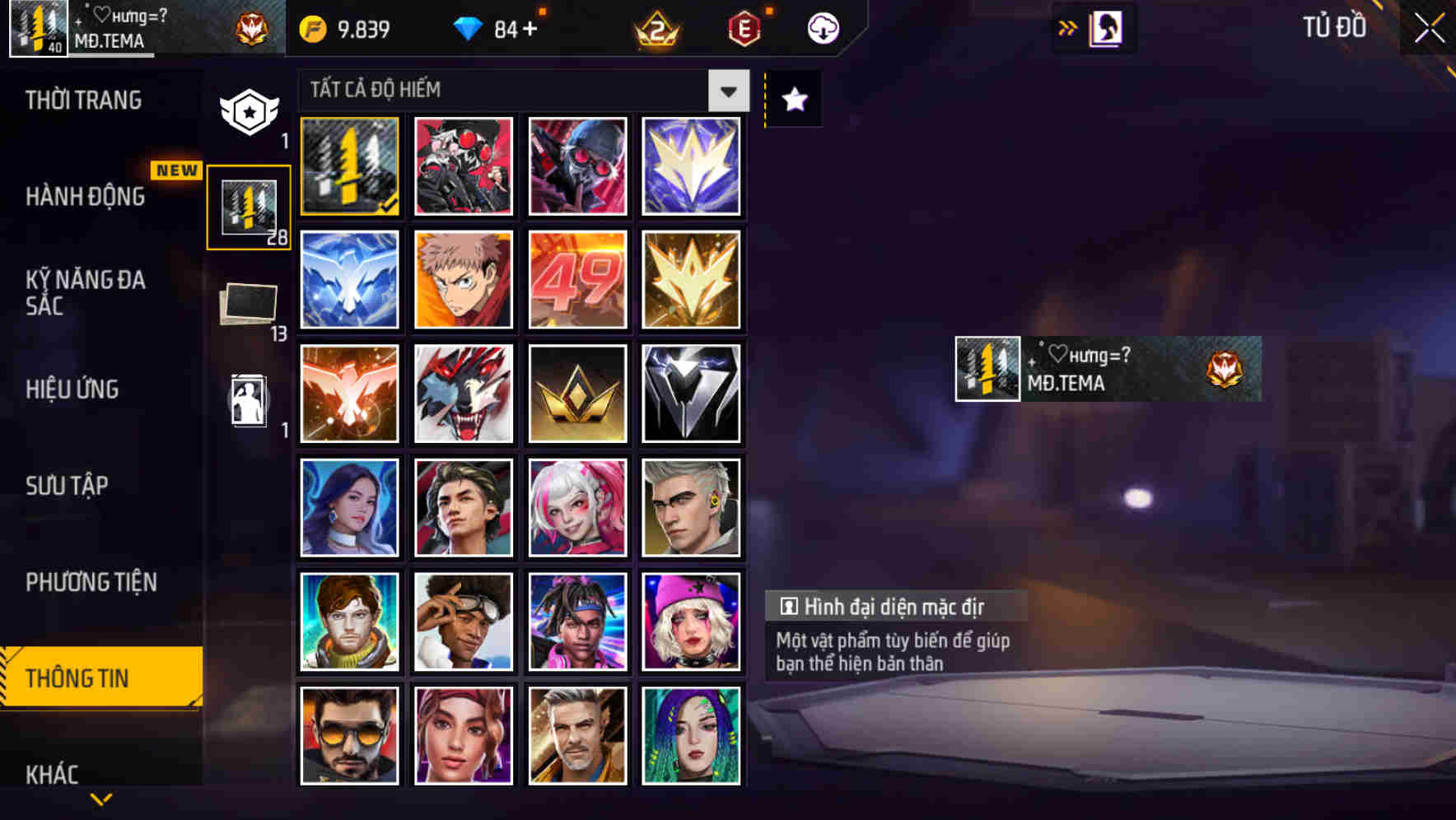This screenshot has width=1456, height=820.
Task: Open the cloud download icon in top bar
Action: [823, 27]
